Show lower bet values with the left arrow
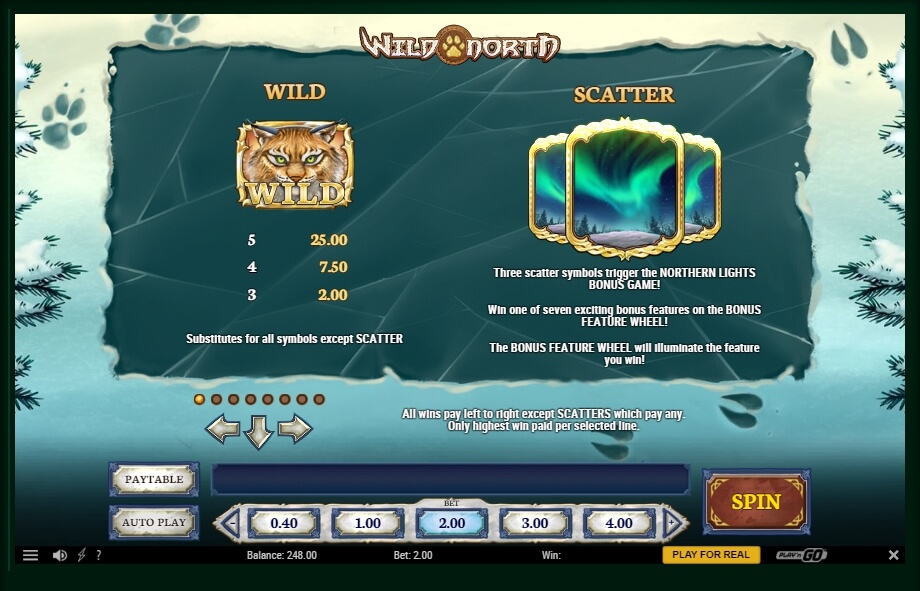The height and width of the screenshot is (591, 920). (229, 523)
